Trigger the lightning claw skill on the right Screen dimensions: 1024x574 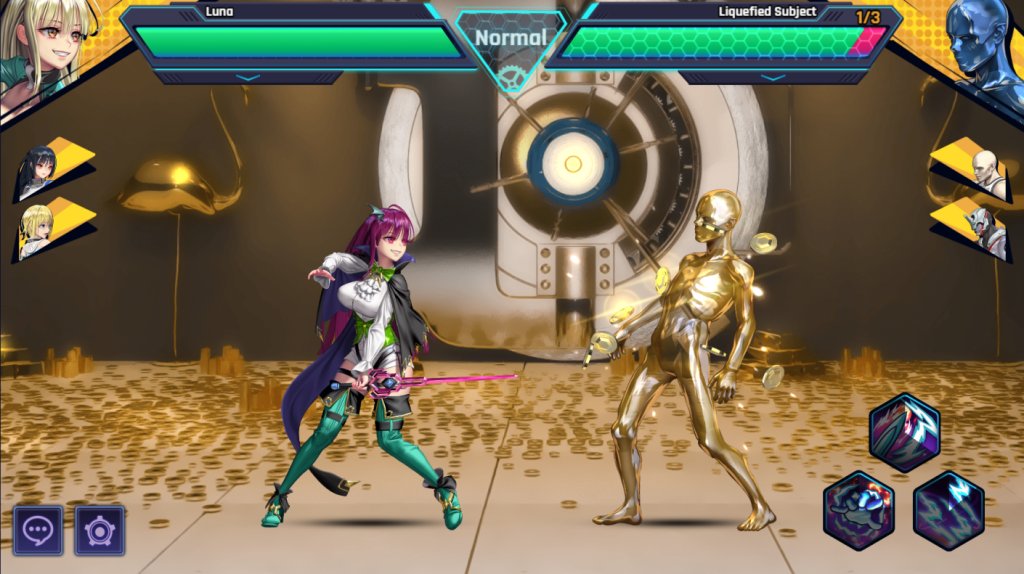tap(949, 510)
